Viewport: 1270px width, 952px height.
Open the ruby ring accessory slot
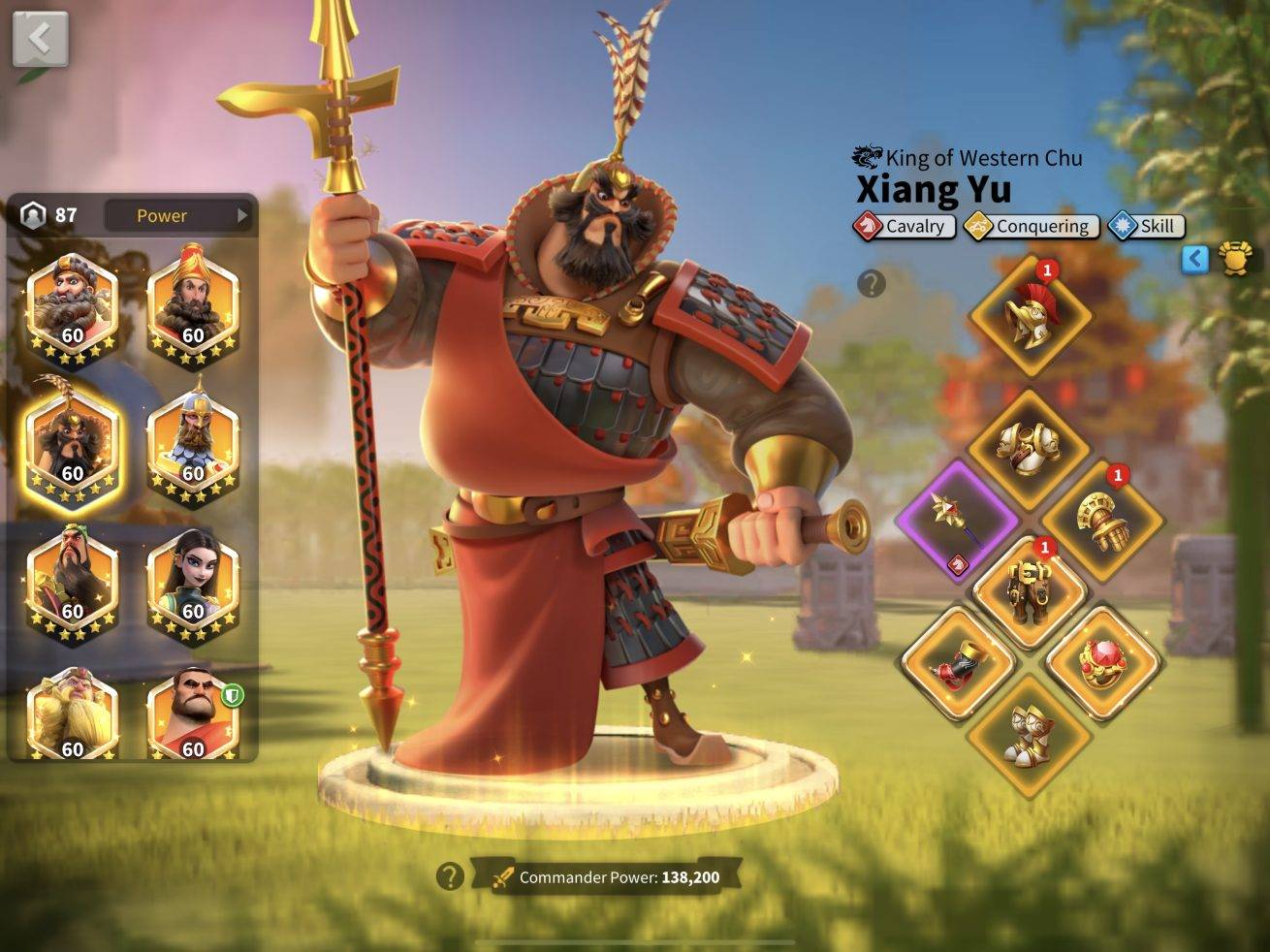pyautogui.click(x=1103, y=663)
